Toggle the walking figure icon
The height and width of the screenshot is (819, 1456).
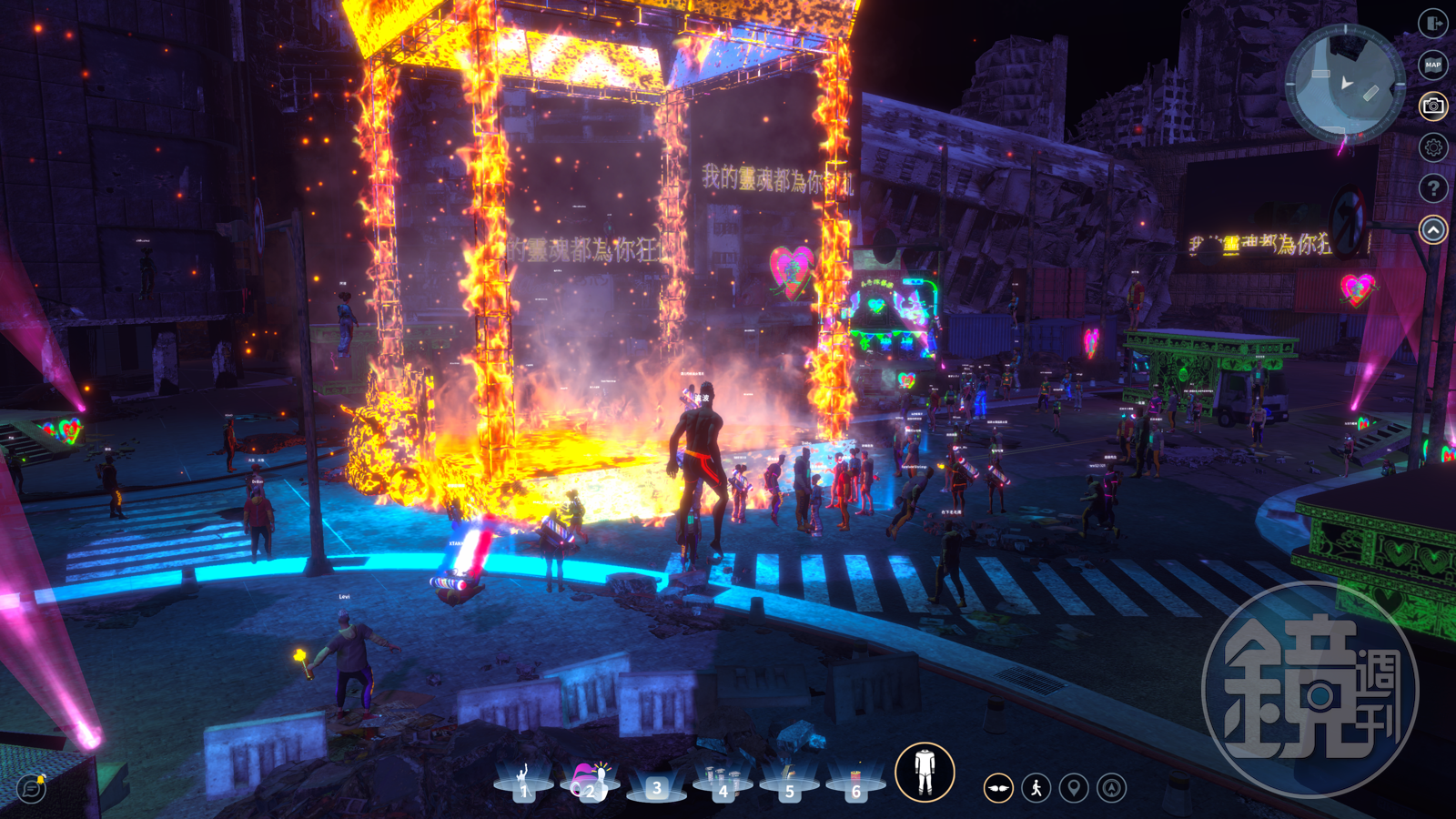pyautogui.click(x=1036, y=788)
